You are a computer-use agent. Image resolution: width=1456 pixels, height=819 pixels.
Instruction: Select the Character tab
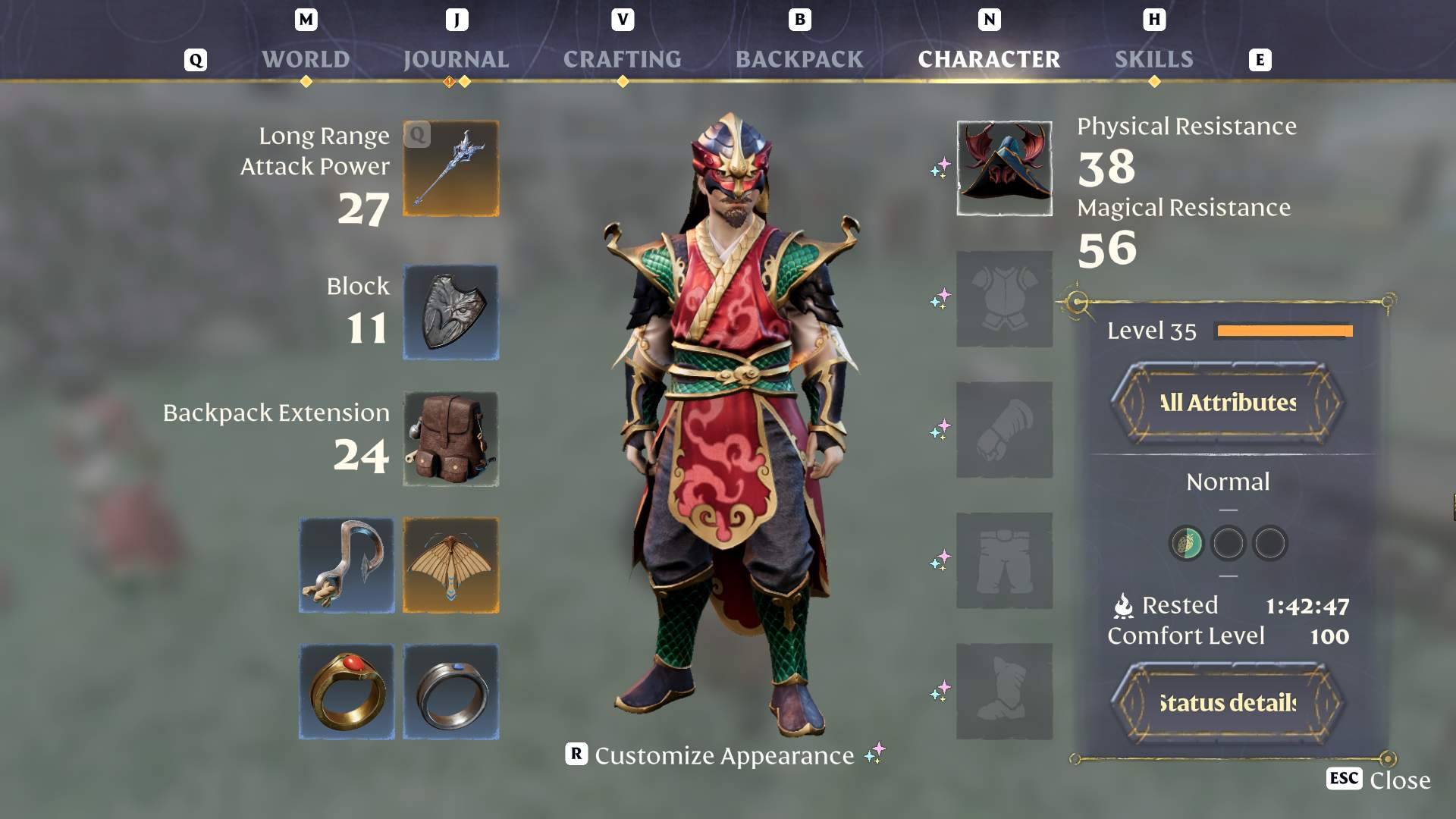pos(989,59)
